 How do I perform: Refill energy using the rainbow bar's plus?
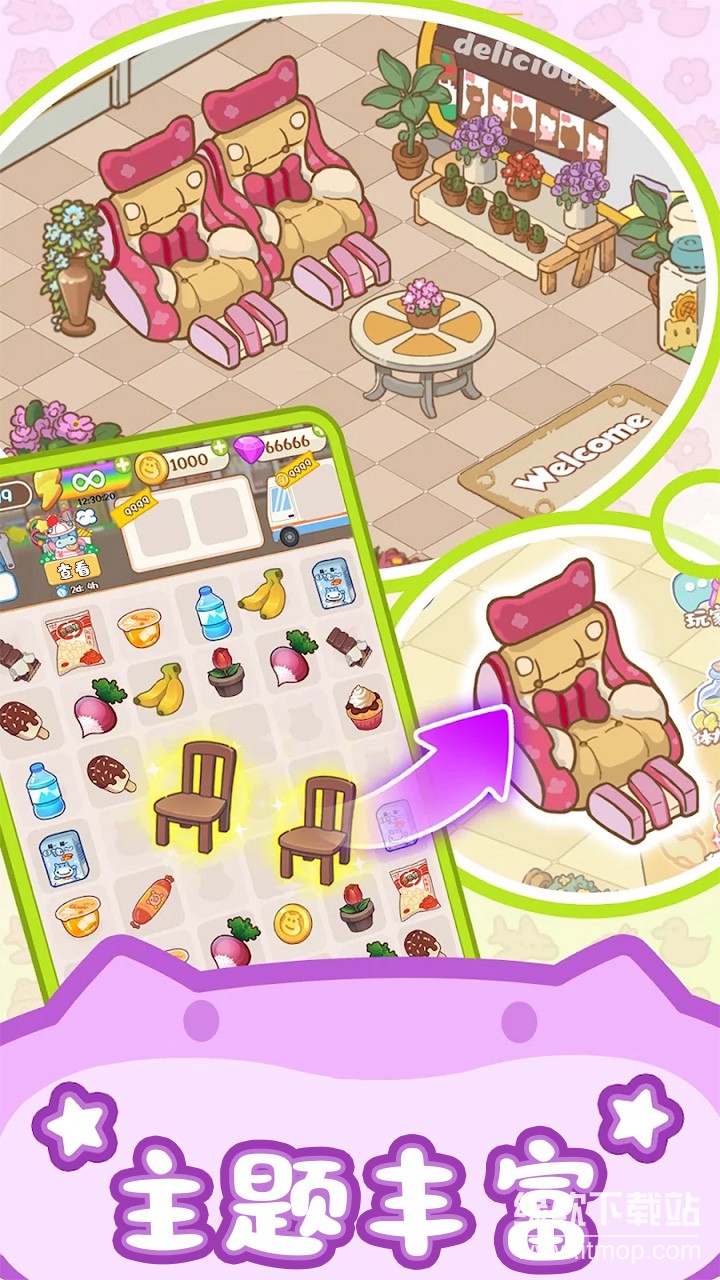[x=122, y=466]
